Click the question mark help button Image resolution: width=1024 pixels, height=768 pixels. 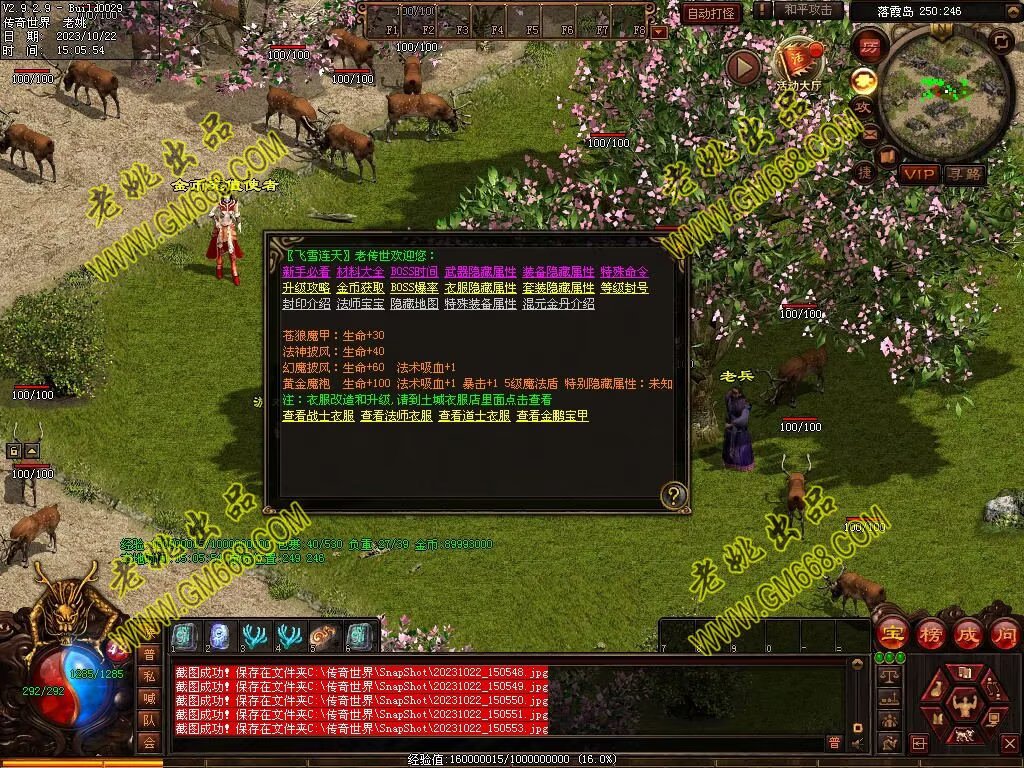coord(675,493)
